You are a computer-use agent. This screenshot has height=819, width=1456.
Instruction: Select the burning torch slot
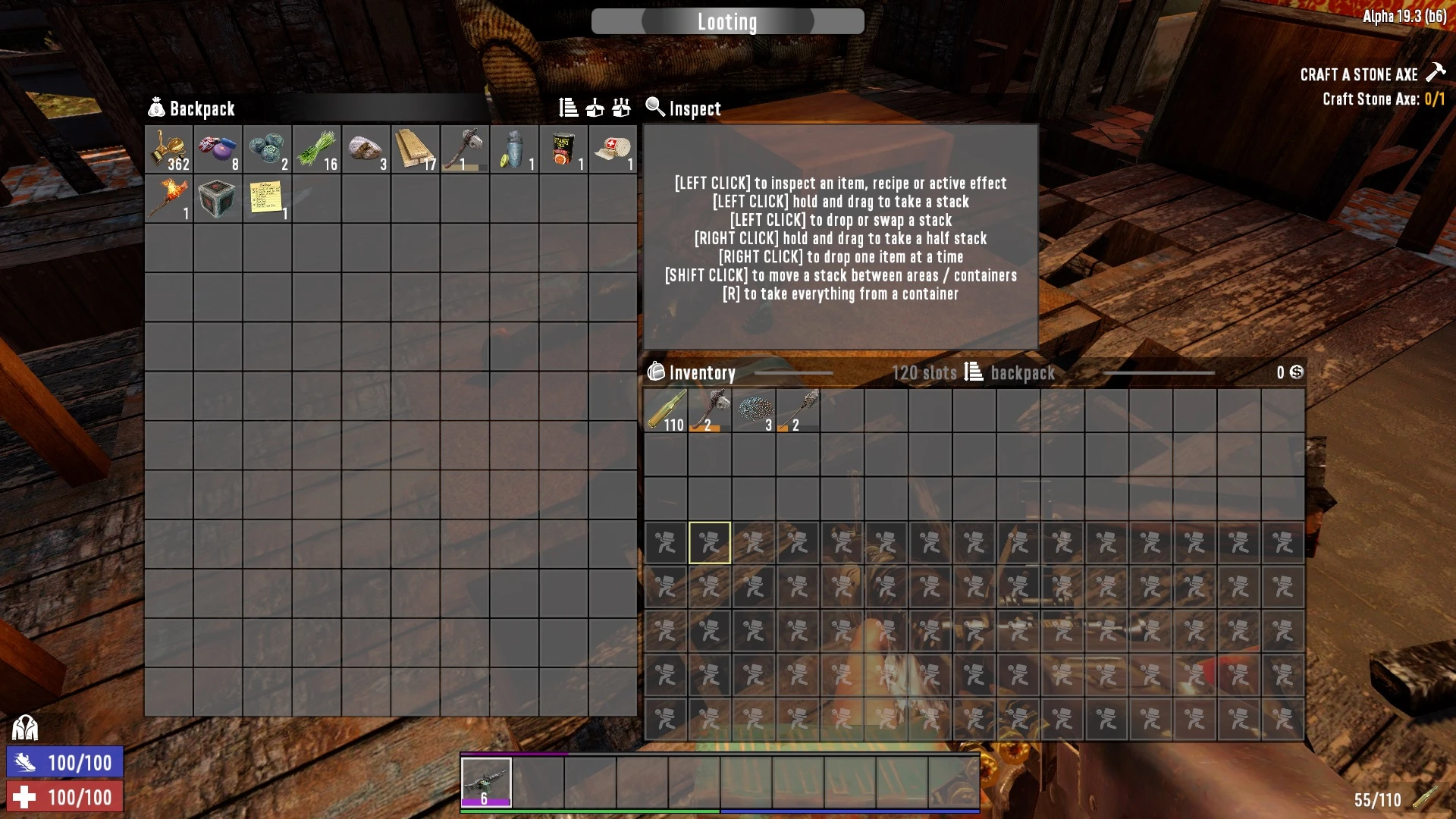[x=168, y=199]
